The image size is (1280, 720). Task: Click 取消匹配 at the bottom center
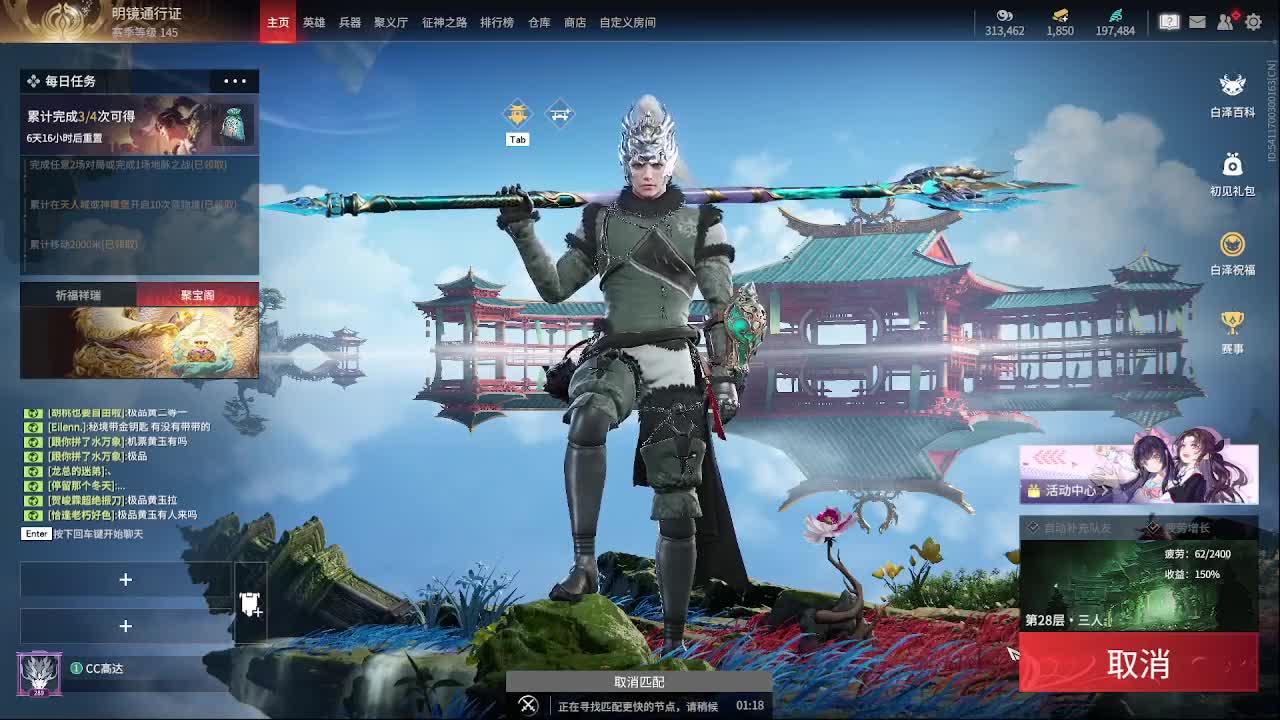(640, 681)
